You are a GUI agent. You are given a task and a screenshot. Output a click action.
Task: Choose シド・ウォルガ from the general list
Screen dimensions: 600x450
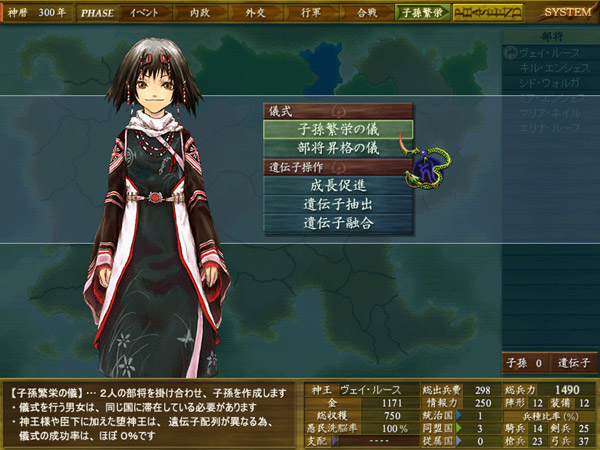click(548, 82)
